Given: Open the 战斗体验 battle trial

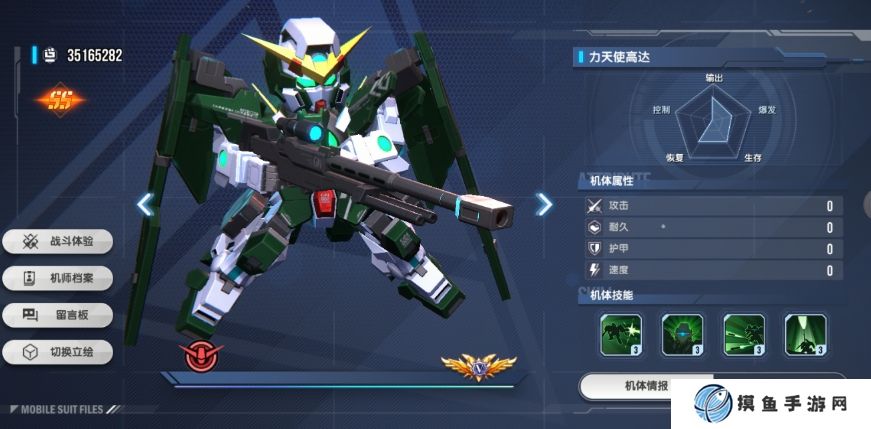Looking at the screenshot, I should 58,241.
